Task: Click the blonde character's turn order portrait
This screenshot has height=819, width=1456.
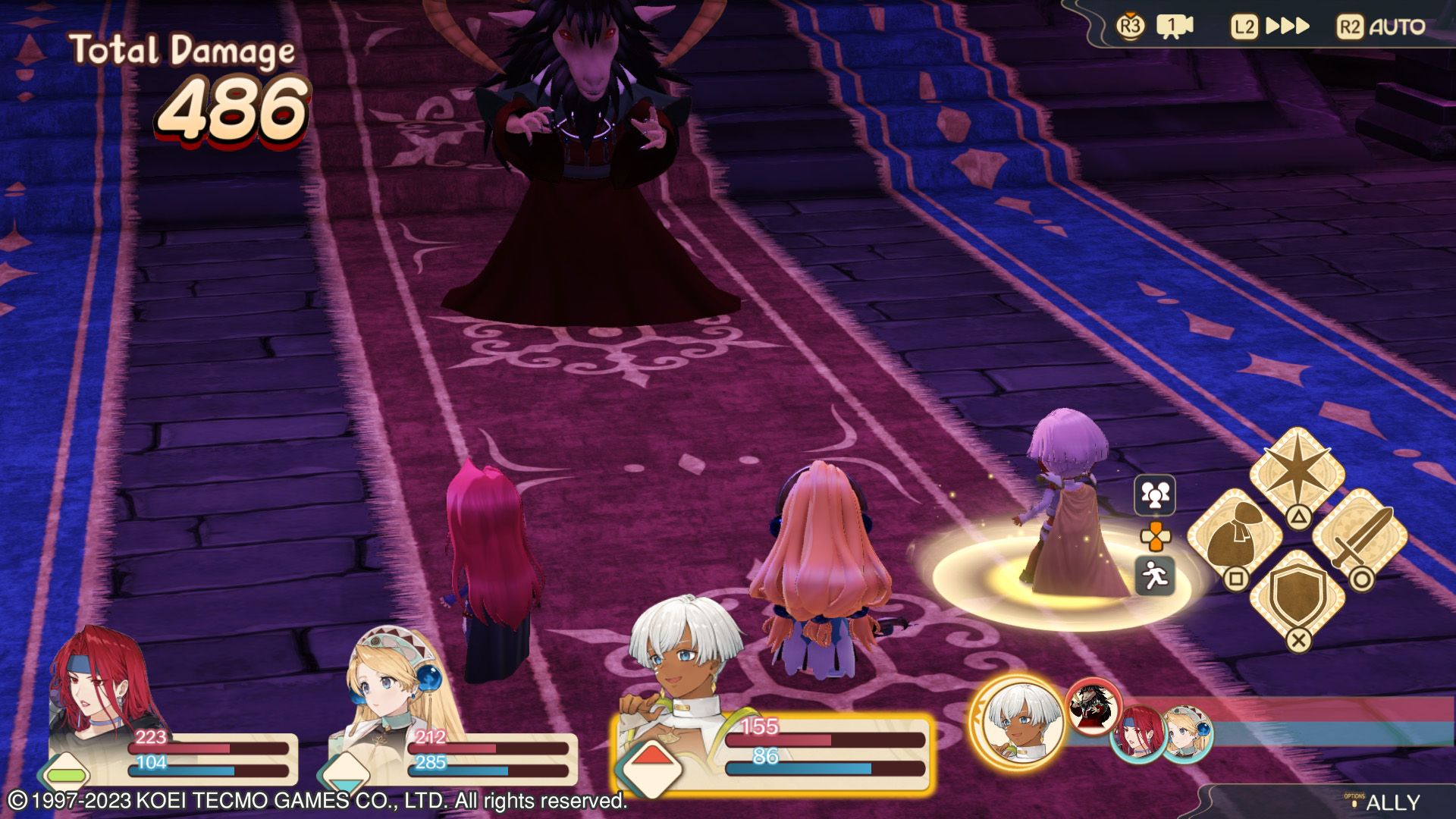Action: (1185, 733)
